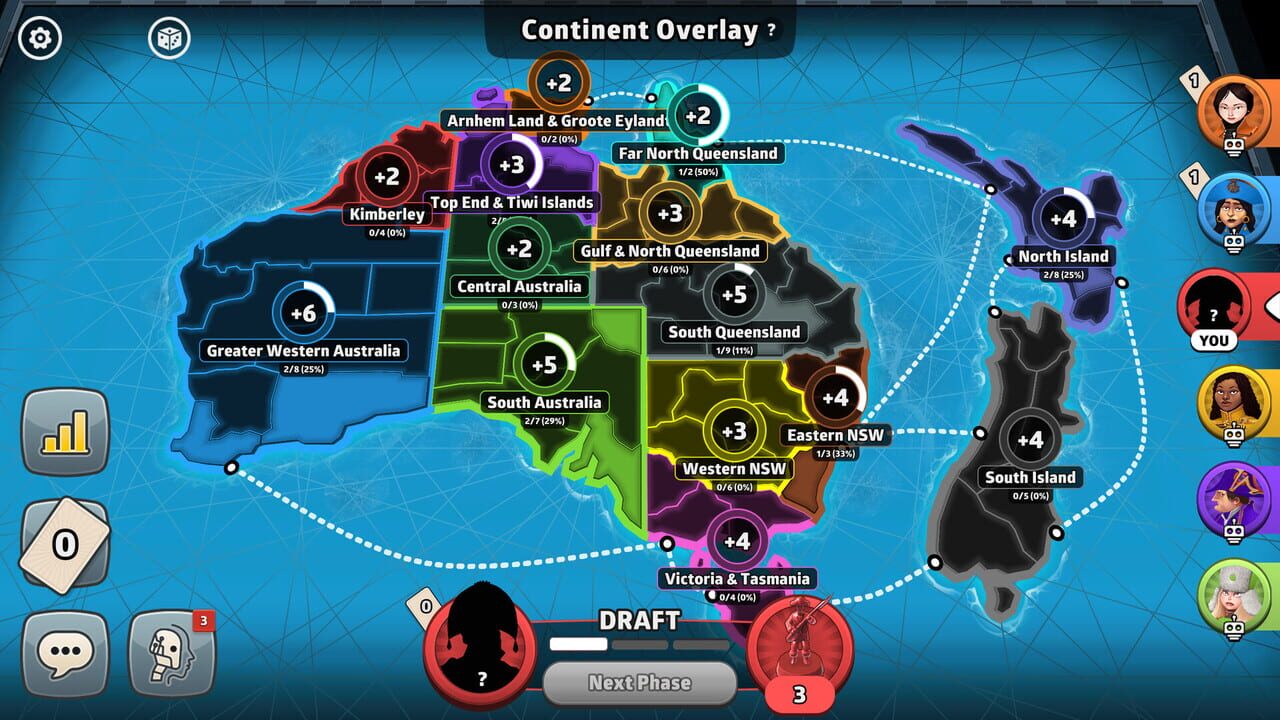This screenshot has width=1280, height=720.
Task: Select the dice roll icon at top left
Action: [170, 38]
